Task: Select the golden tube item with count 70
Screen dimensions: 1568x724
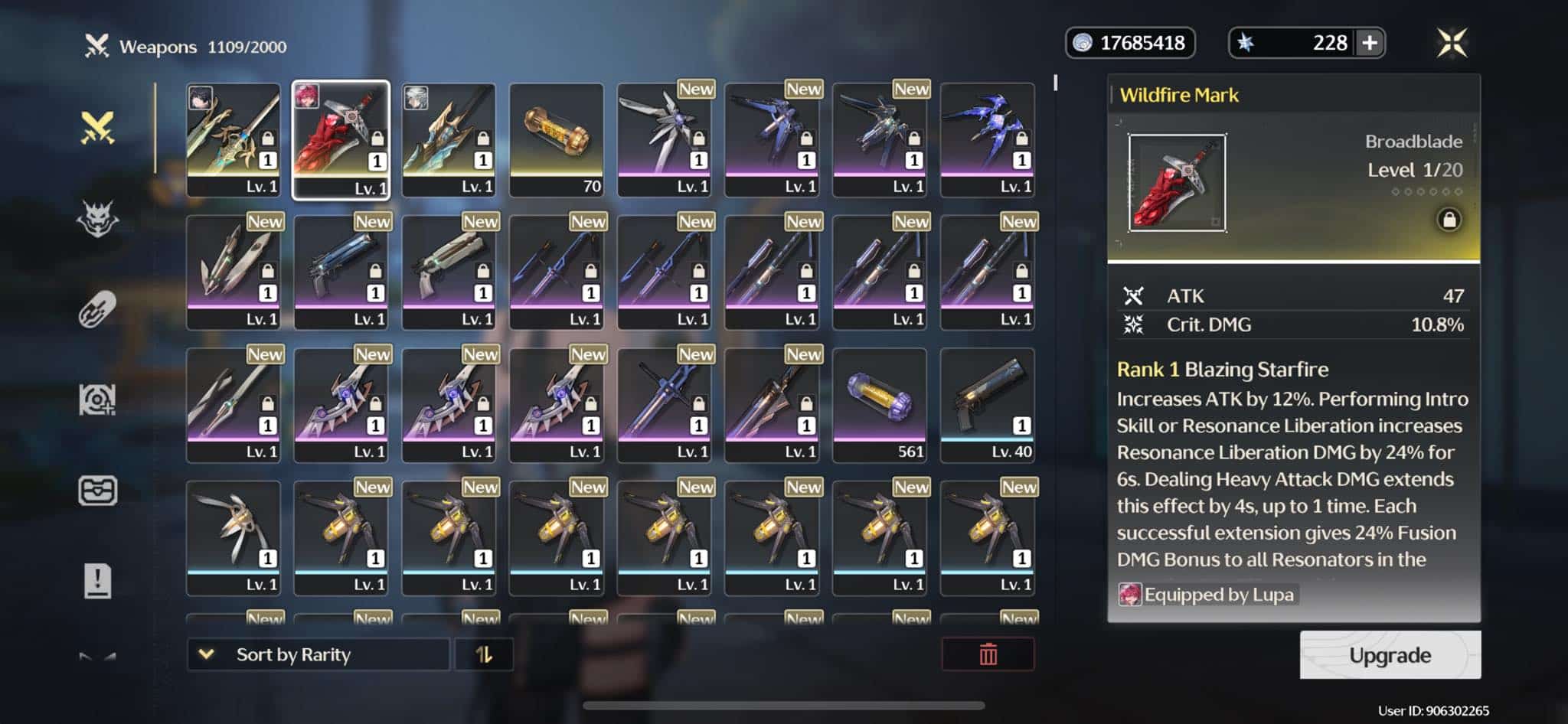Action: pos(557,140)
